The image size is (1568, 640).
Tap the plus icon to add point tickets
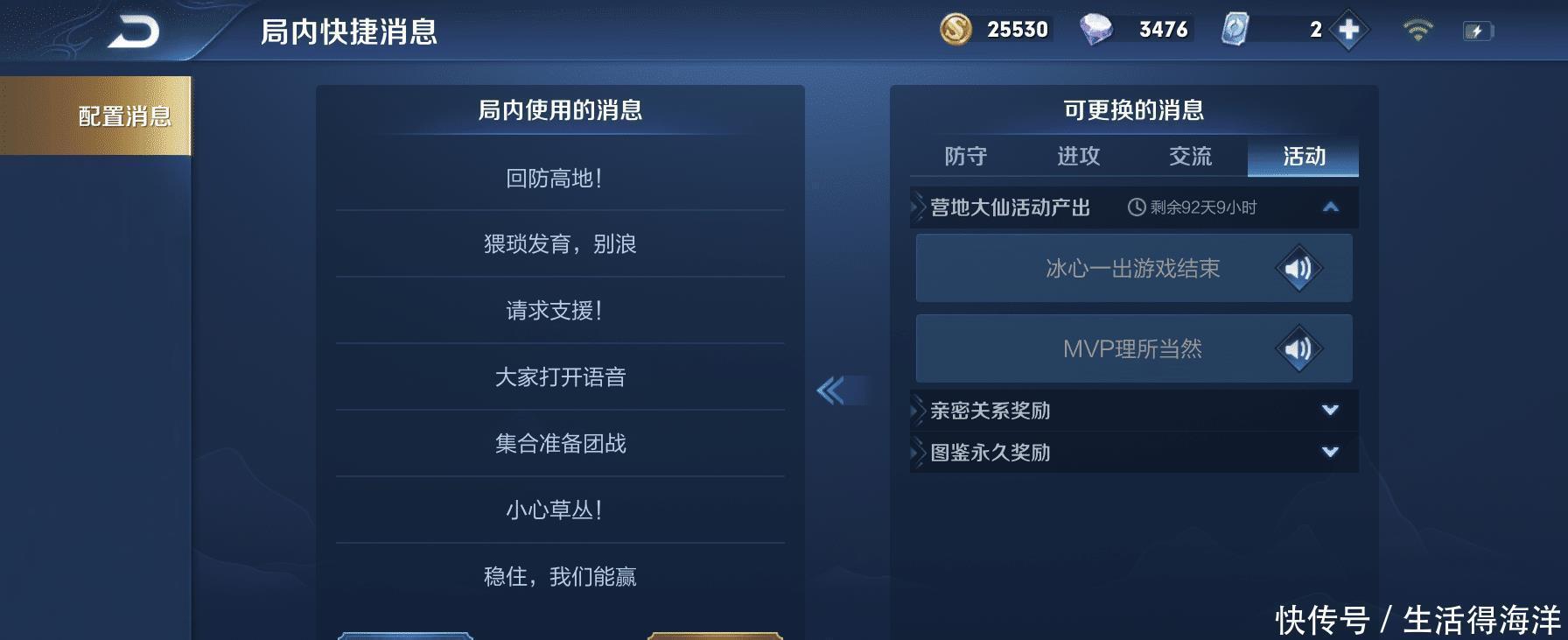pos(1347,29)
